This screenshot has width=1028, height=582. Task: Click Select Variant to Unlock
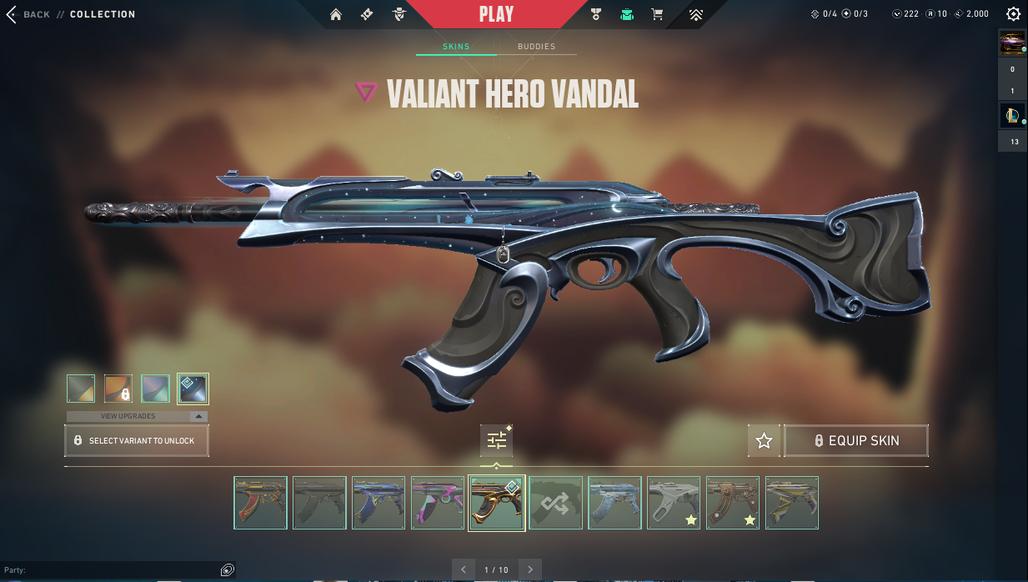[x=137, y=440]
